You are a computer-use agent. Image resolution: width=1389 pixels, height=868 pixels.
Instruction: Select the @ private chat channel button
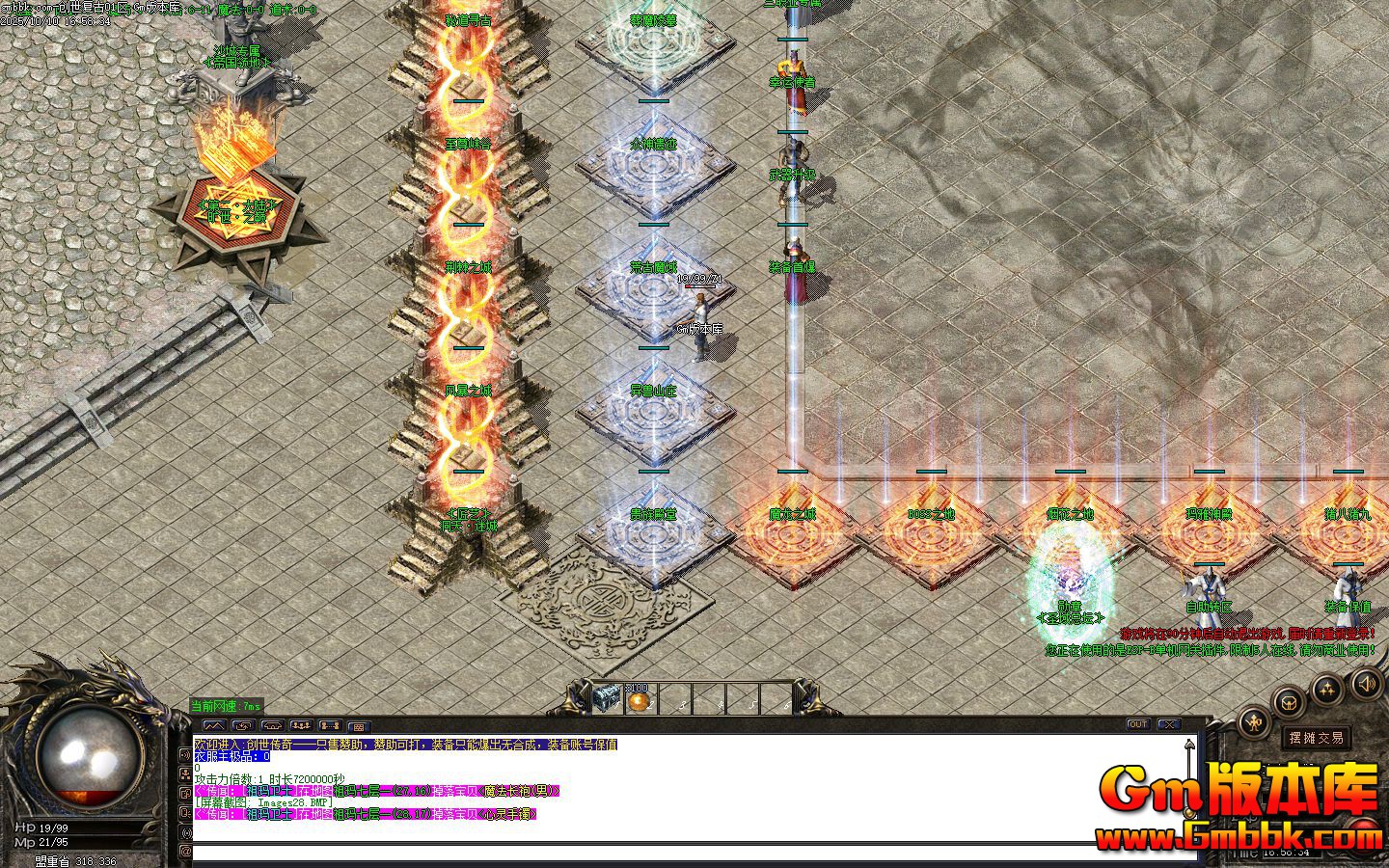pos(185,852)
